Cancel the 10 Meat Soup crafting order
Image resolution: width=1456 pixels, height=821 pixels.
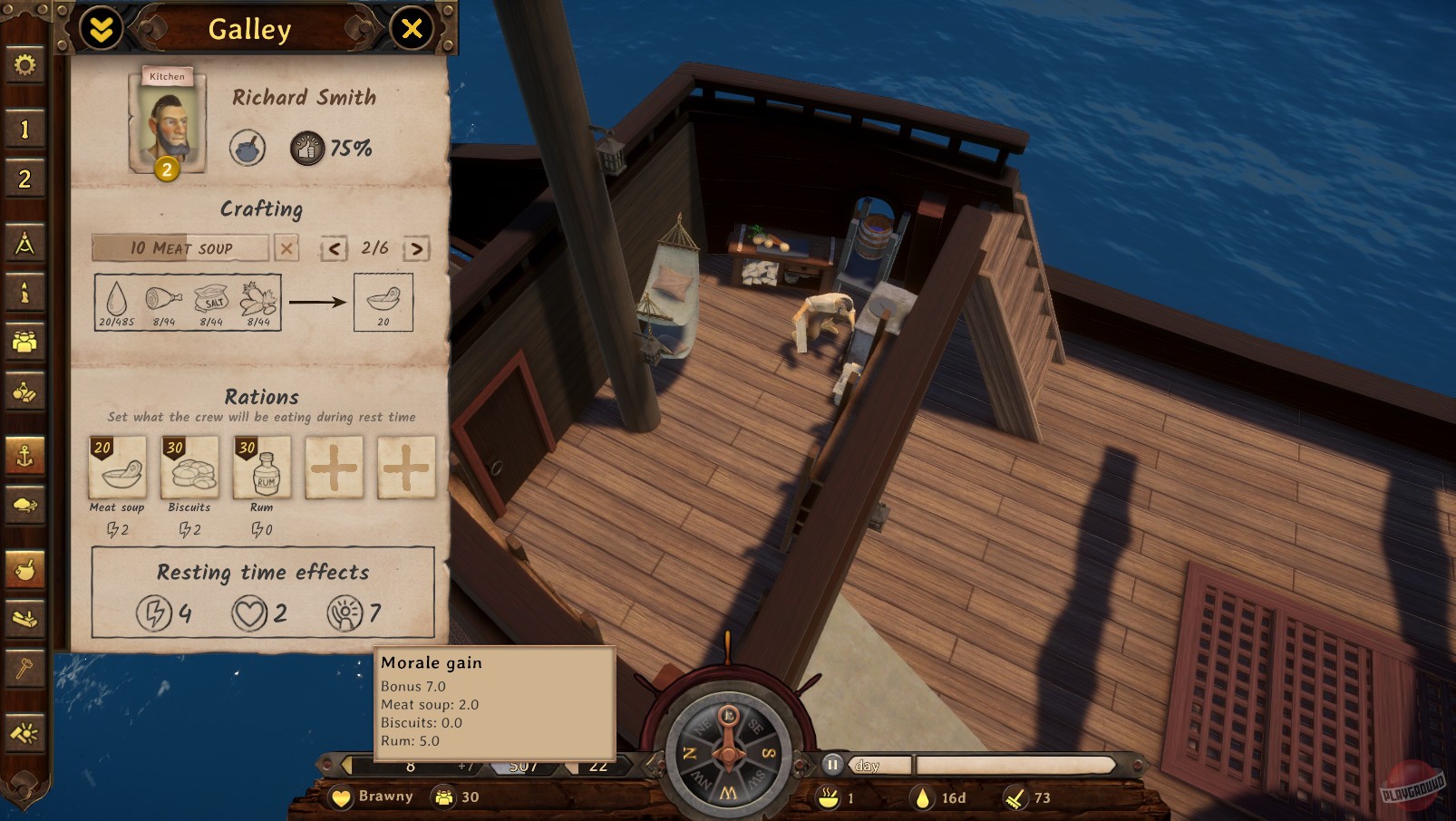[x=287, y=247]
